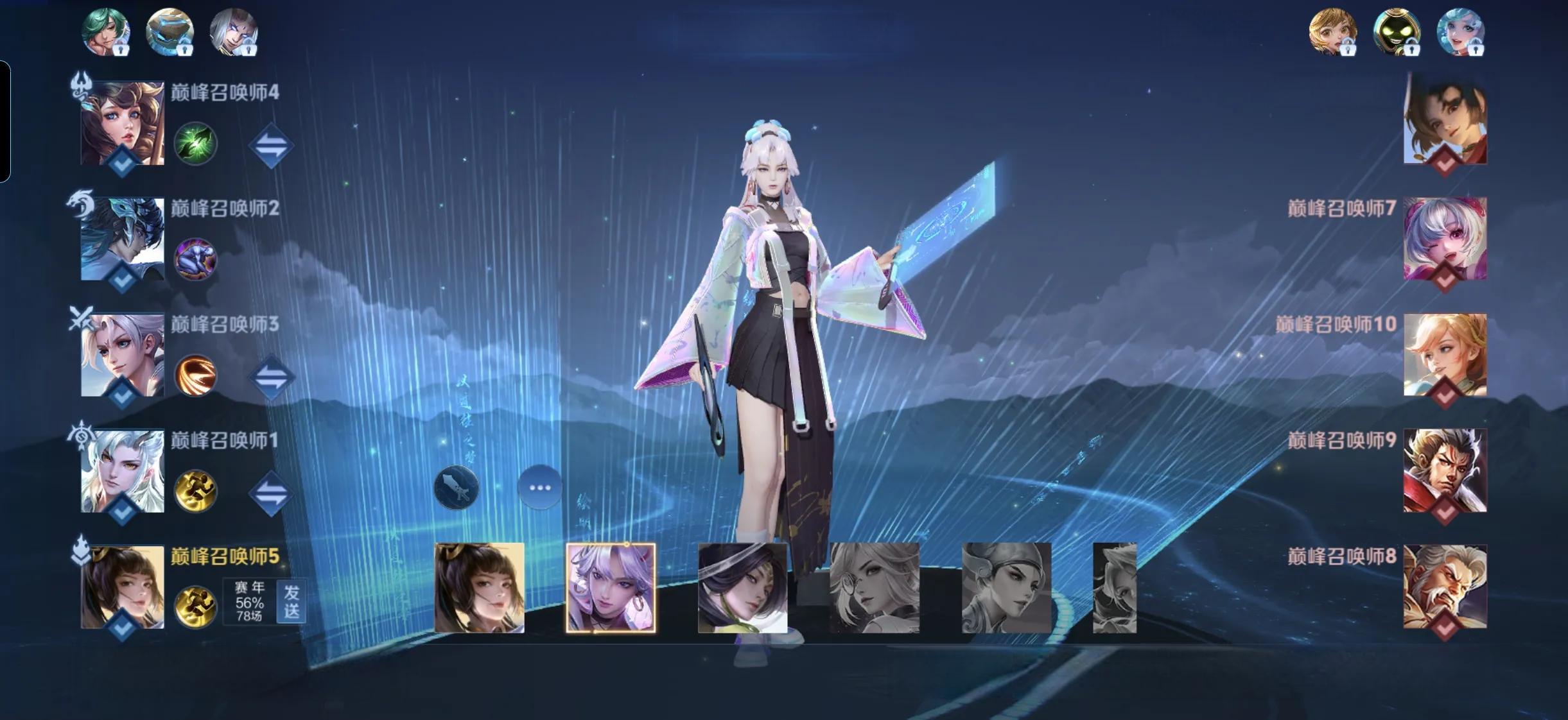Screen dimensions: 1568x720
Task: Click the swap arrows next to 巅峰召唤师4
Action: coord(271,146)
